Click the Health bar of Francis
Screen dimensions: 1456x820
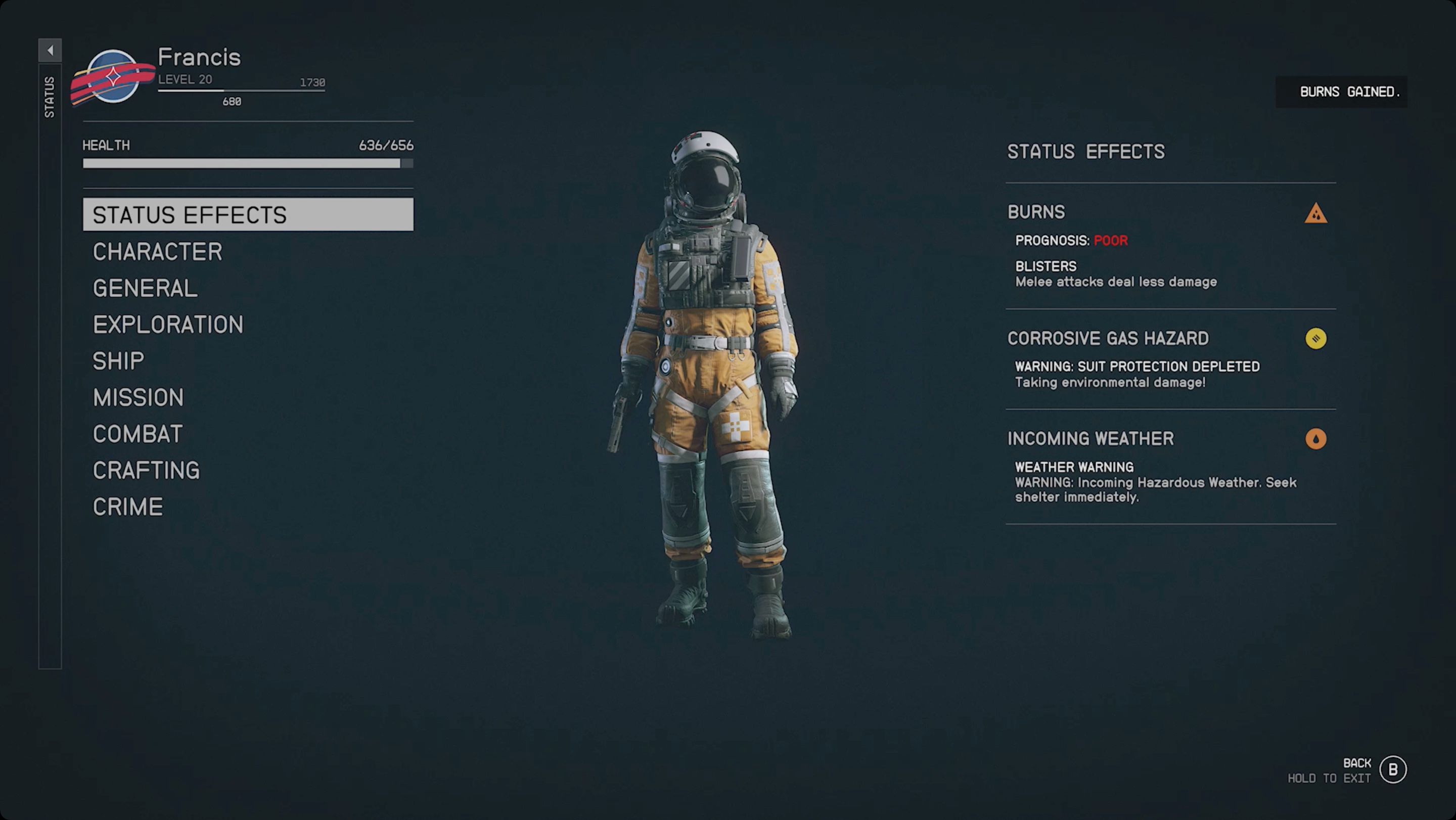click(248, 164)
